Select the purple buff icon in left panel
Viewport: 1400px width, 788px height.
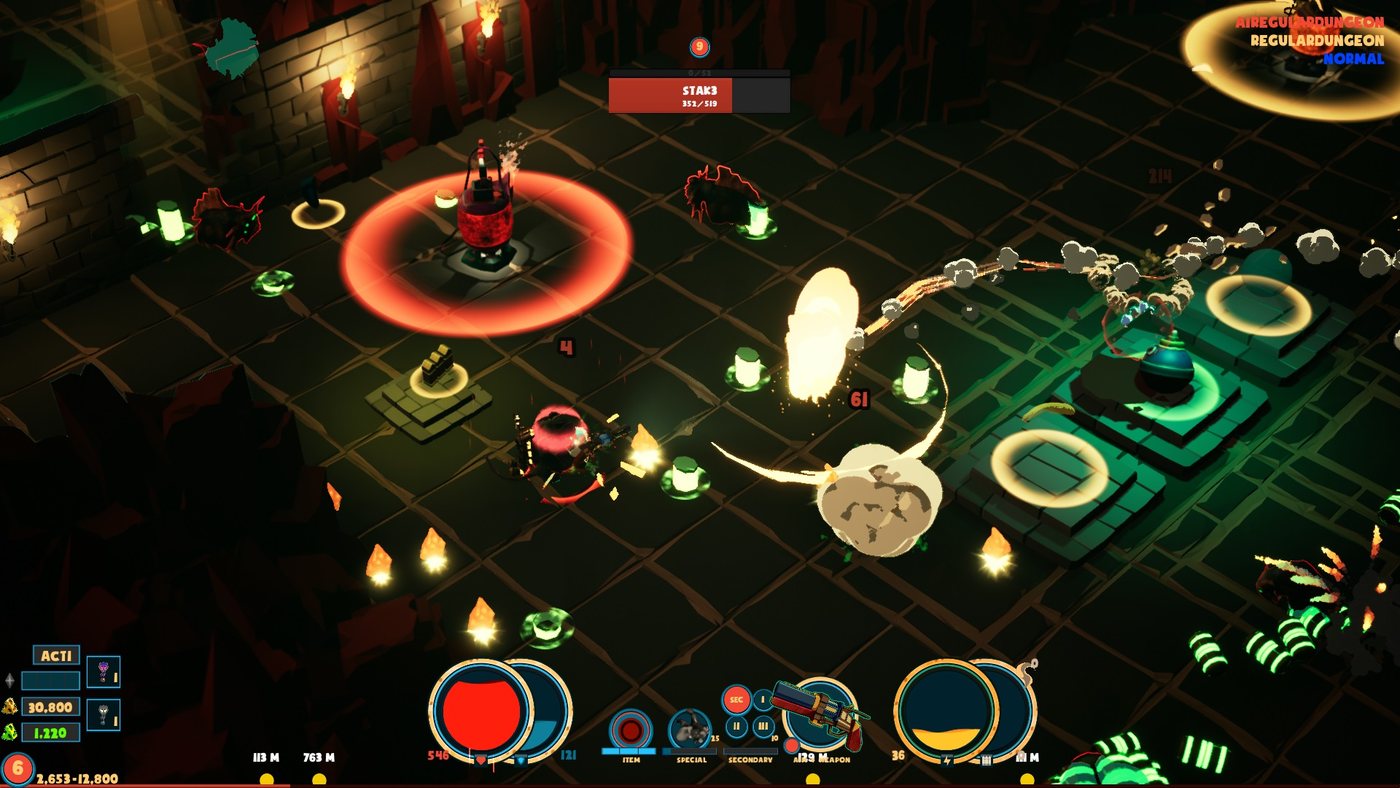pyautogui.click(x=104, y=670)
